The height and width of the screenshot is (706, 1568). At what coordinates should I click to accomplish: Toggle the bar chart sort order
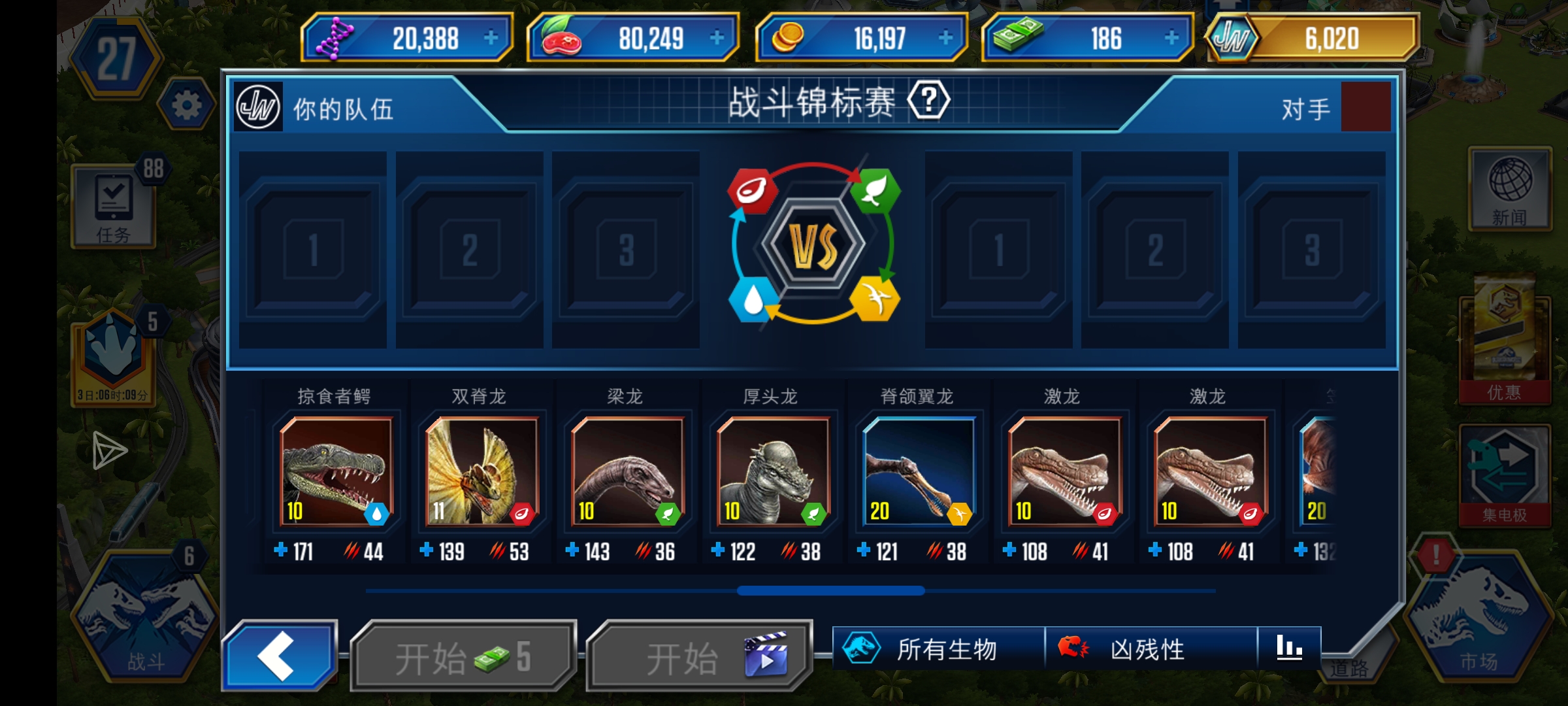pos(1289,648)
